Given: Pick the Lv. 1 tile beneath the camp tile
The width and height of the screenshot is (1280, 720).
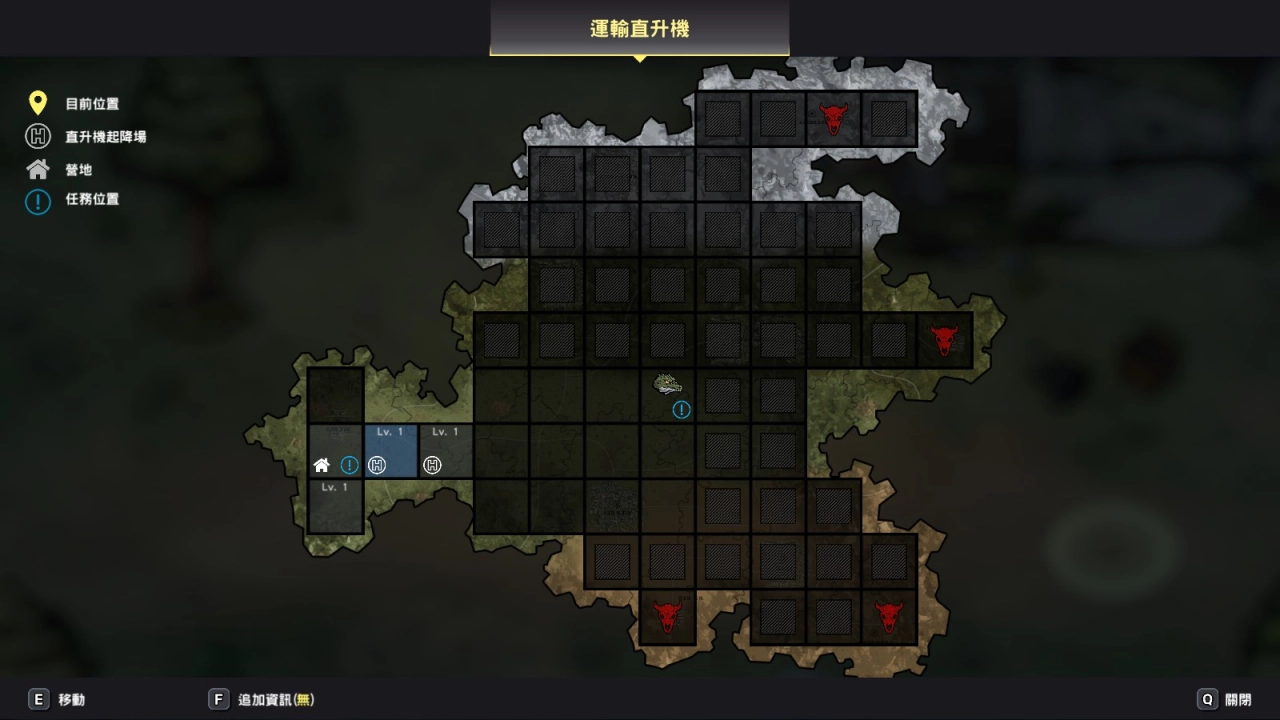Looking at the screenshot, I should point(335,506).
